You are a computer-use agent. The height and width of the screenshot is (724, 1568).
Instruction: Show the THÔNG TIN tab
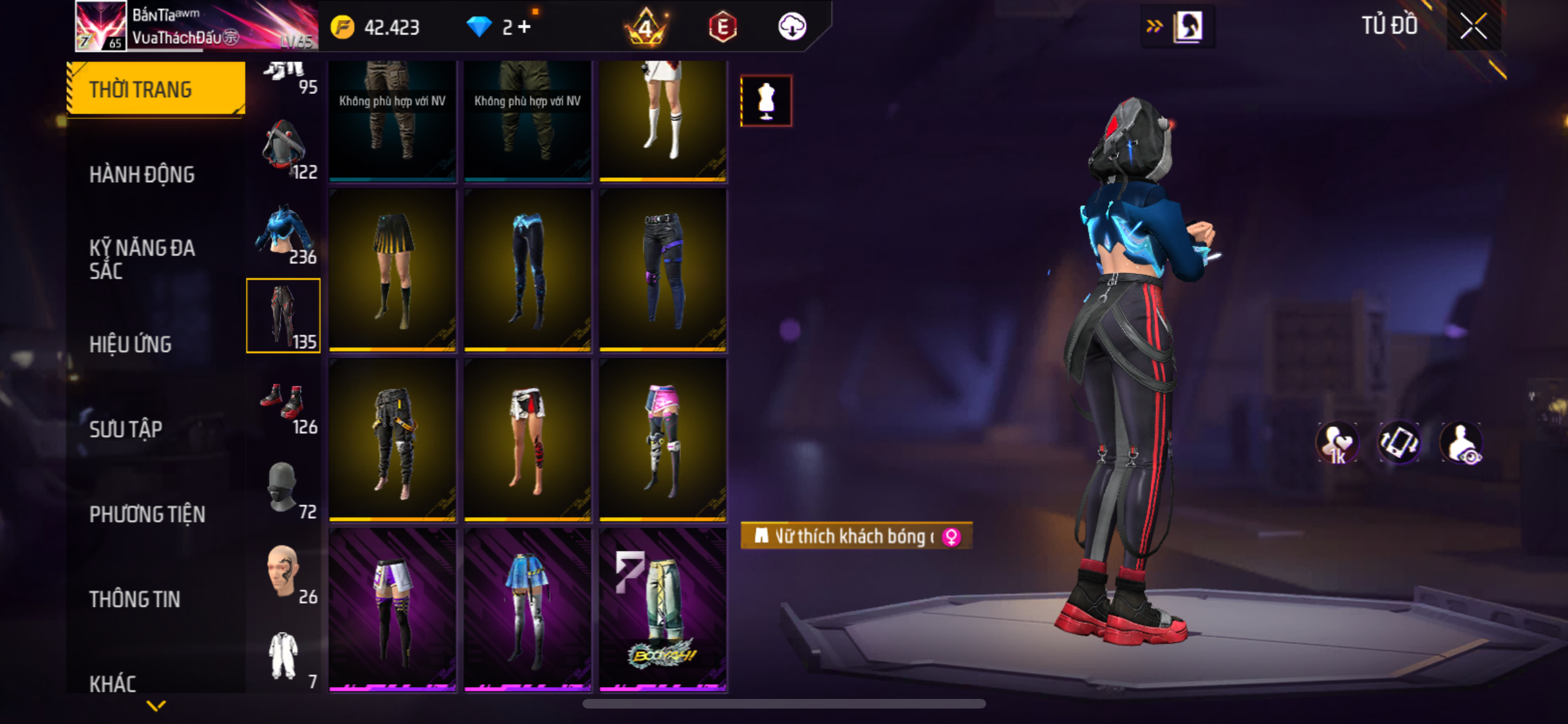click(x=135, y=599)
